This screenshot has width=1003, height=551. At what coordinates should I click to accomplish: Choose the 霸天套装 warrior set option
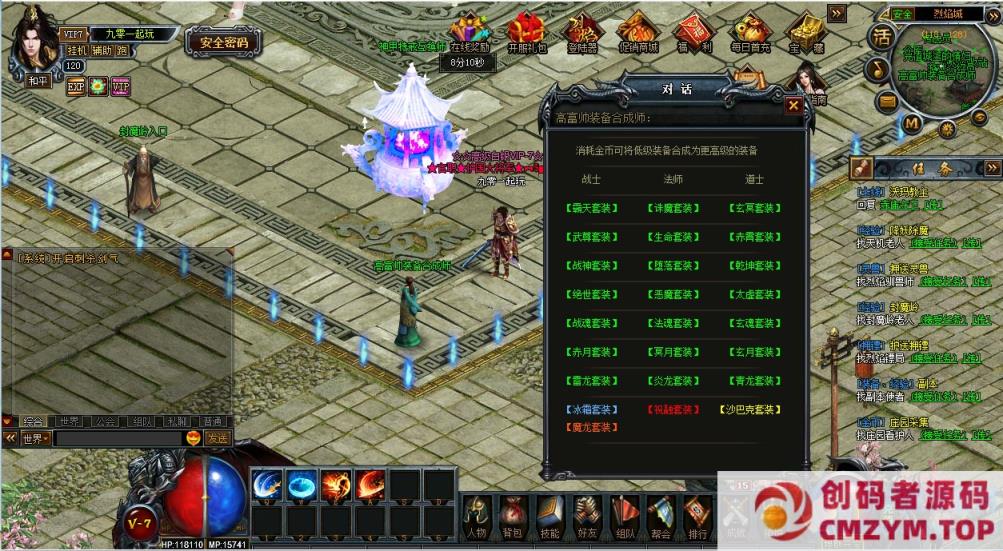(x=591, y=208)
